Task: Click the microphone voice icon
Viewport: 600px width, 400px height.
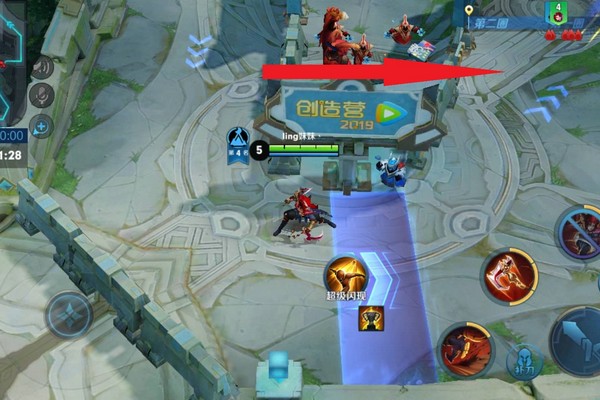Action: (42, 95)
